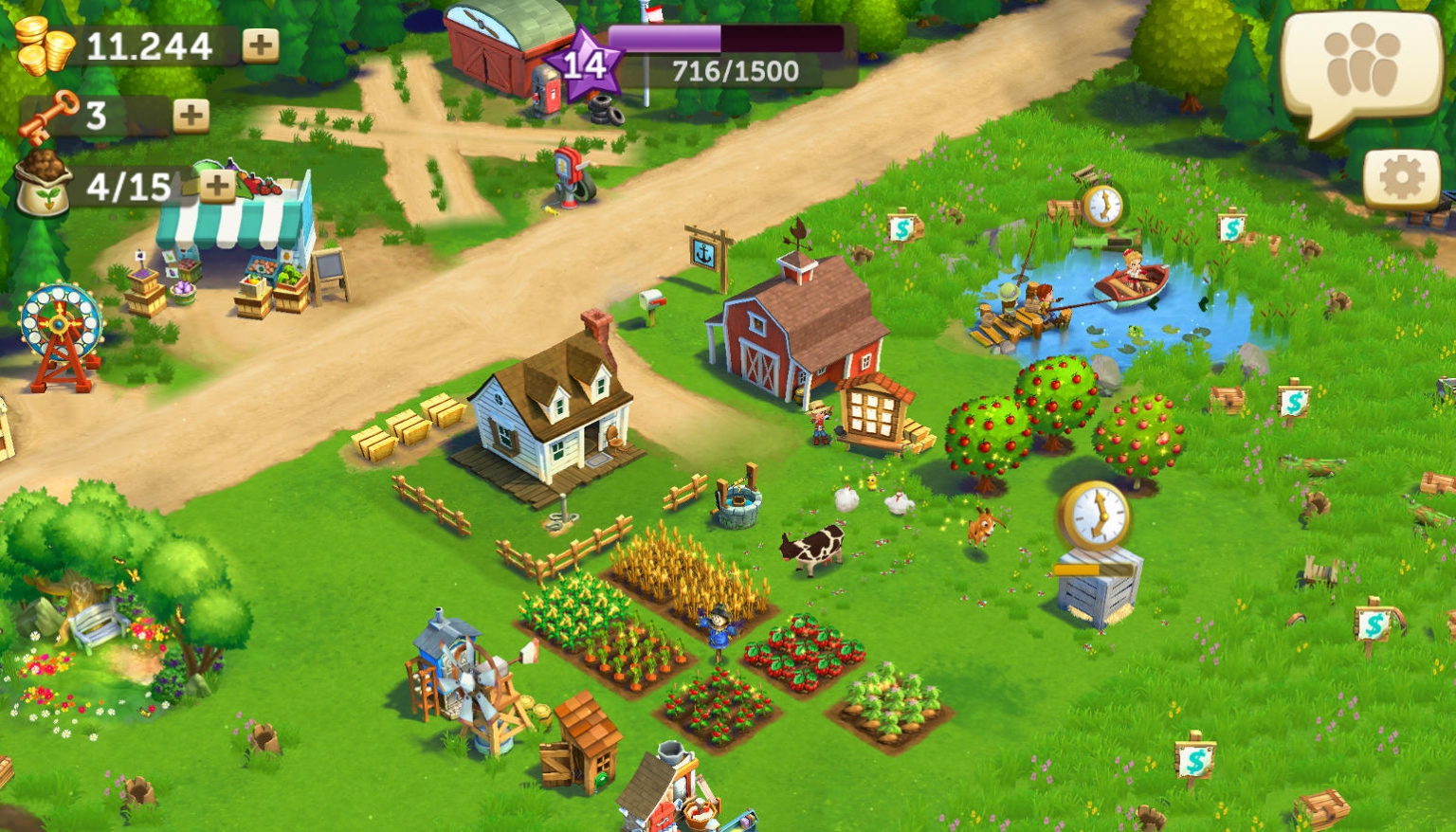
Task: Add fertilizer with the plus button
Action: (218, 184)
